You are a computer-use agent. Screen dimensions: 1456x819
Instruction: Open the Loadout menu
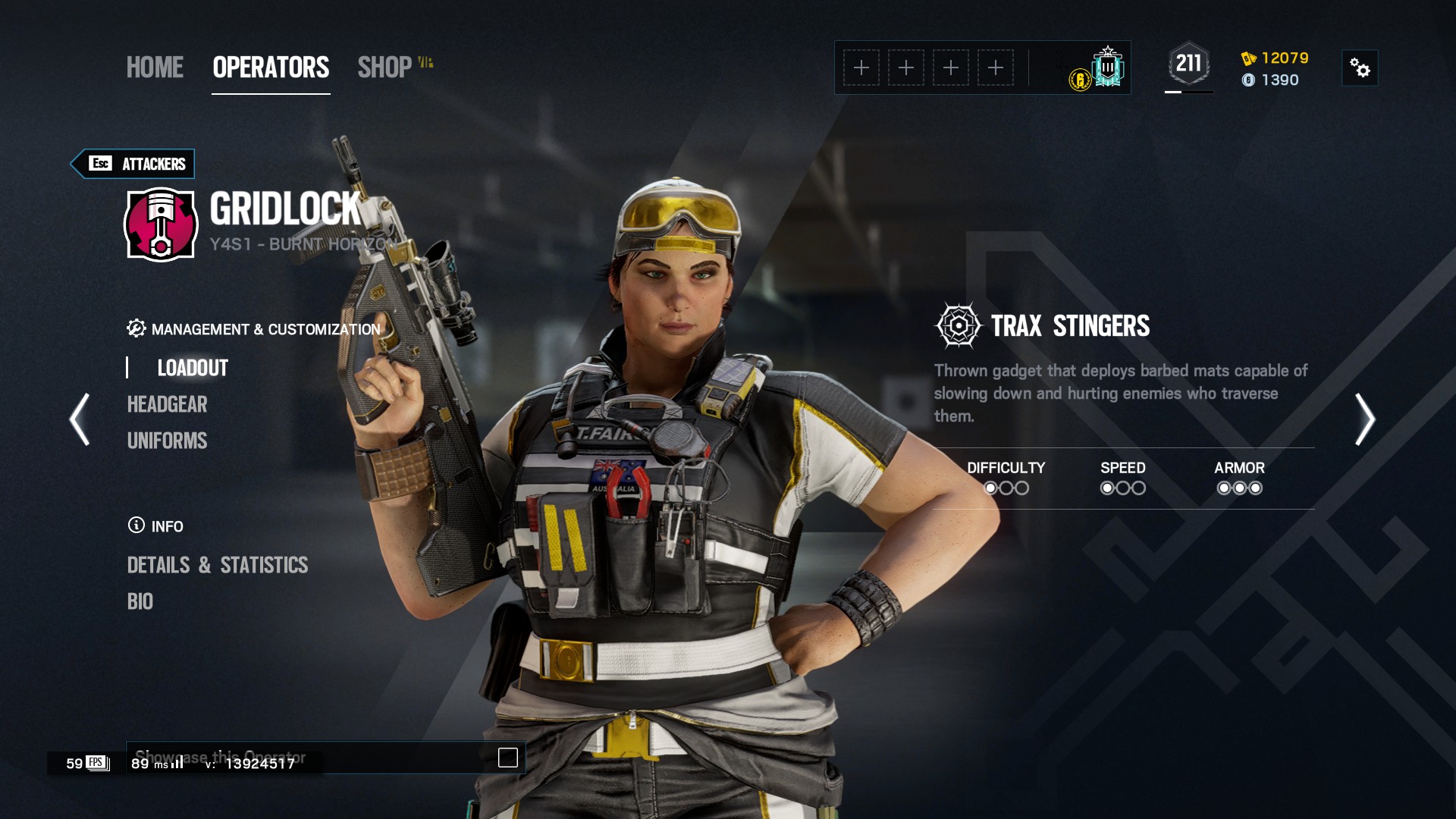[x=193, y=368]
